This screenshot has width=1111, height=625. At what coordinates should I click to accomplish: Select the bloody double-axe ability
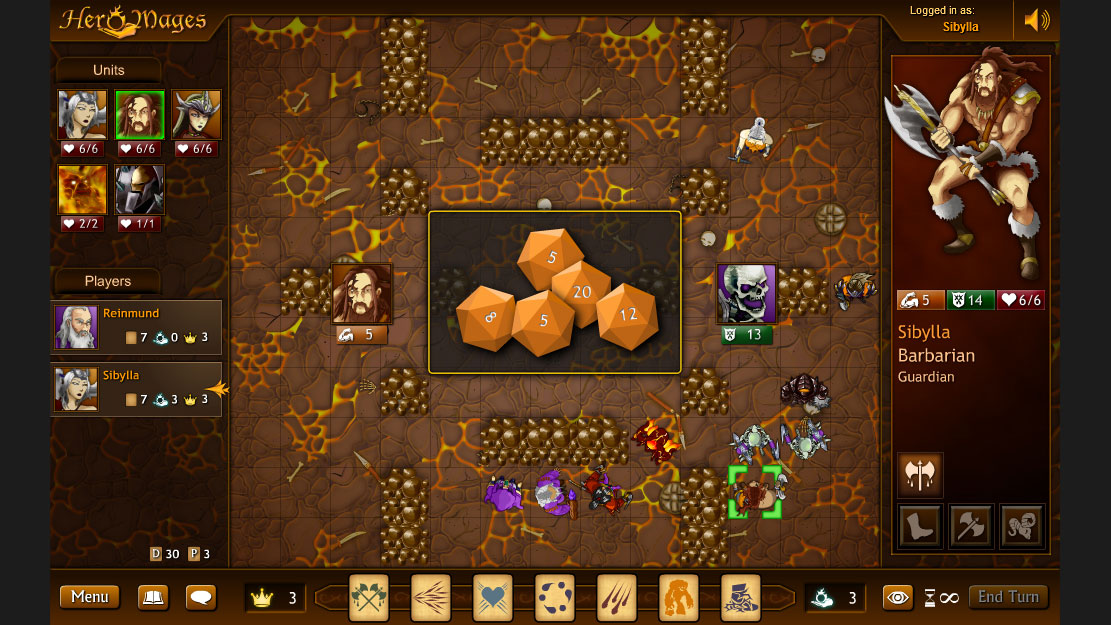click(920, 475)
